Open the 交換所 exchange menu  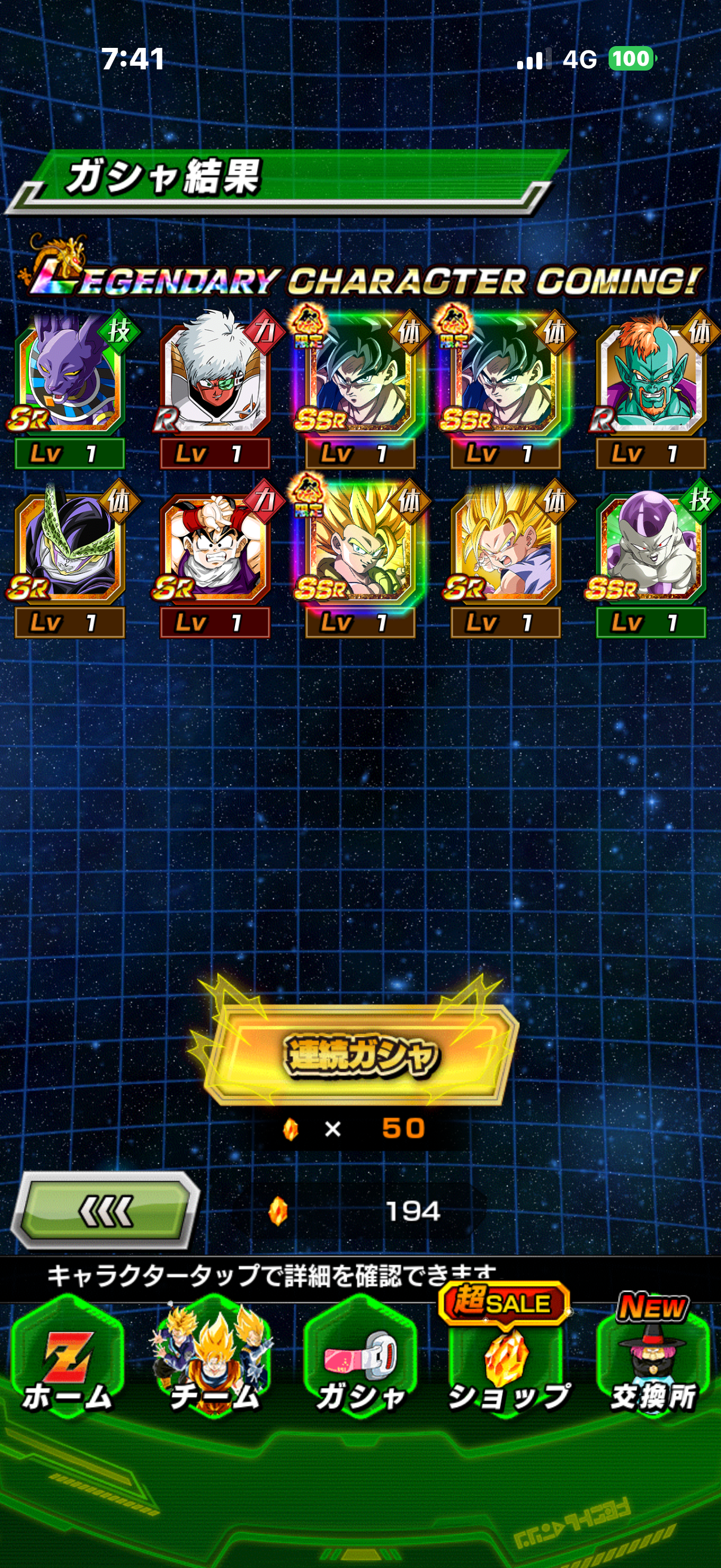[652, 1363]
